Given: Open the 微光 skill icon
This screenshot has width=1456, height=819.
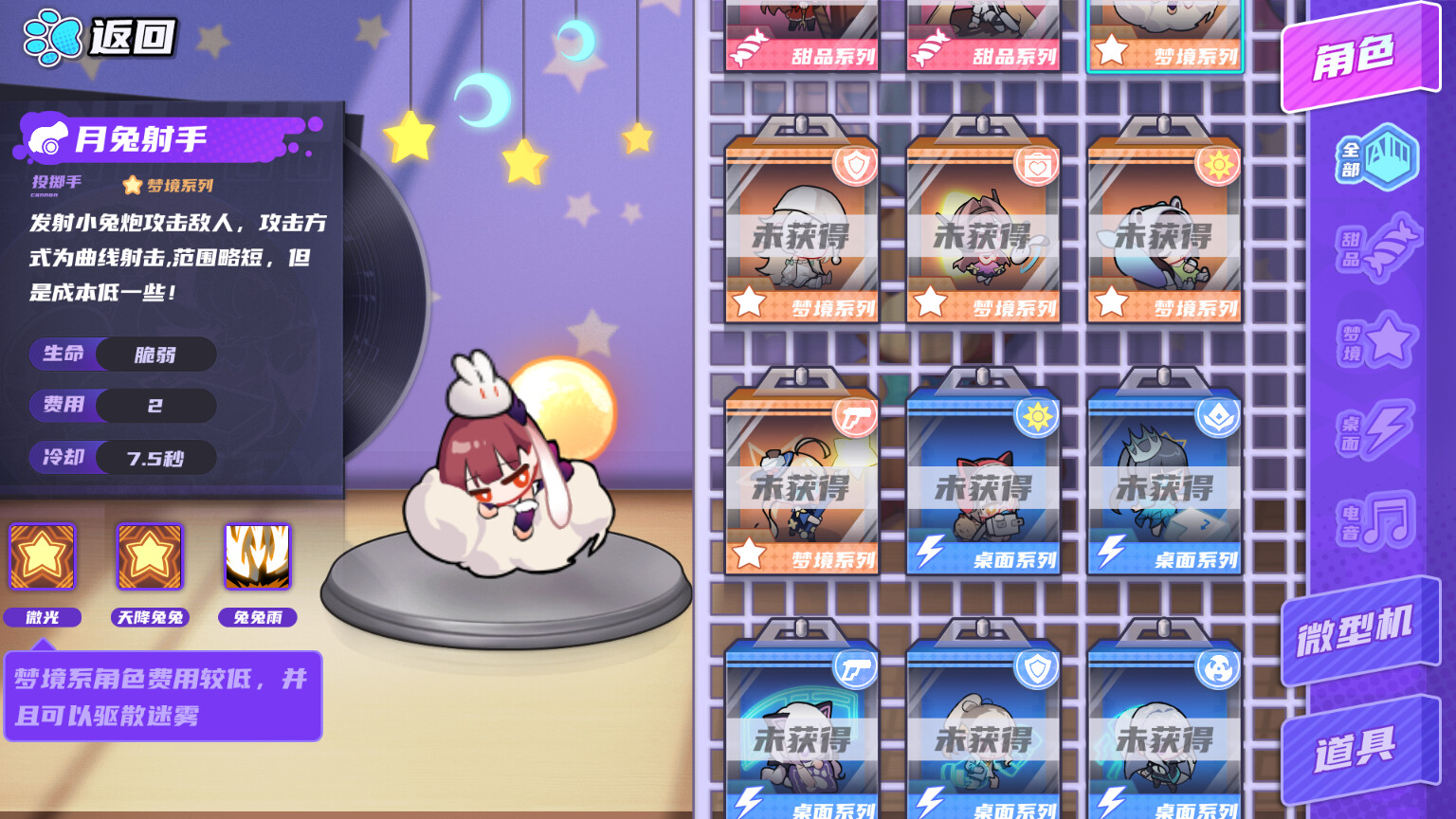Looking at the screenshot, I should click(42, 557).
